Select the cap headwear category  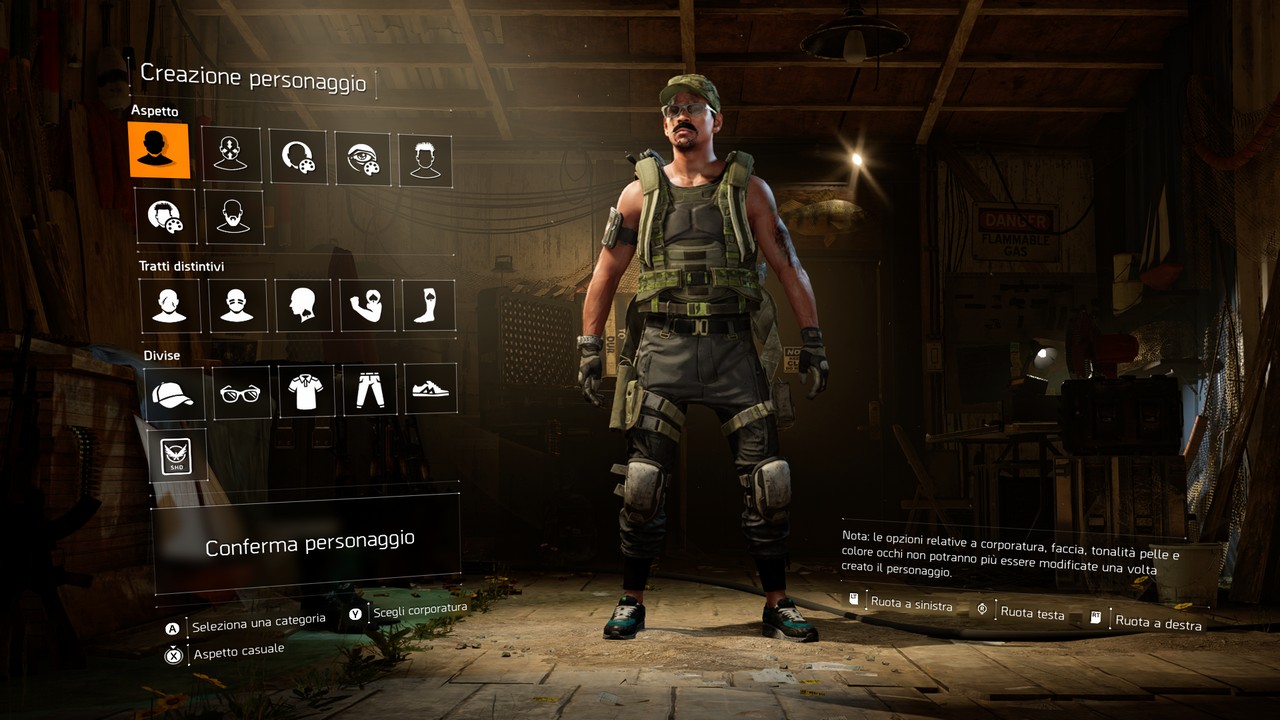pyautogui.click(x=173, y=394)
